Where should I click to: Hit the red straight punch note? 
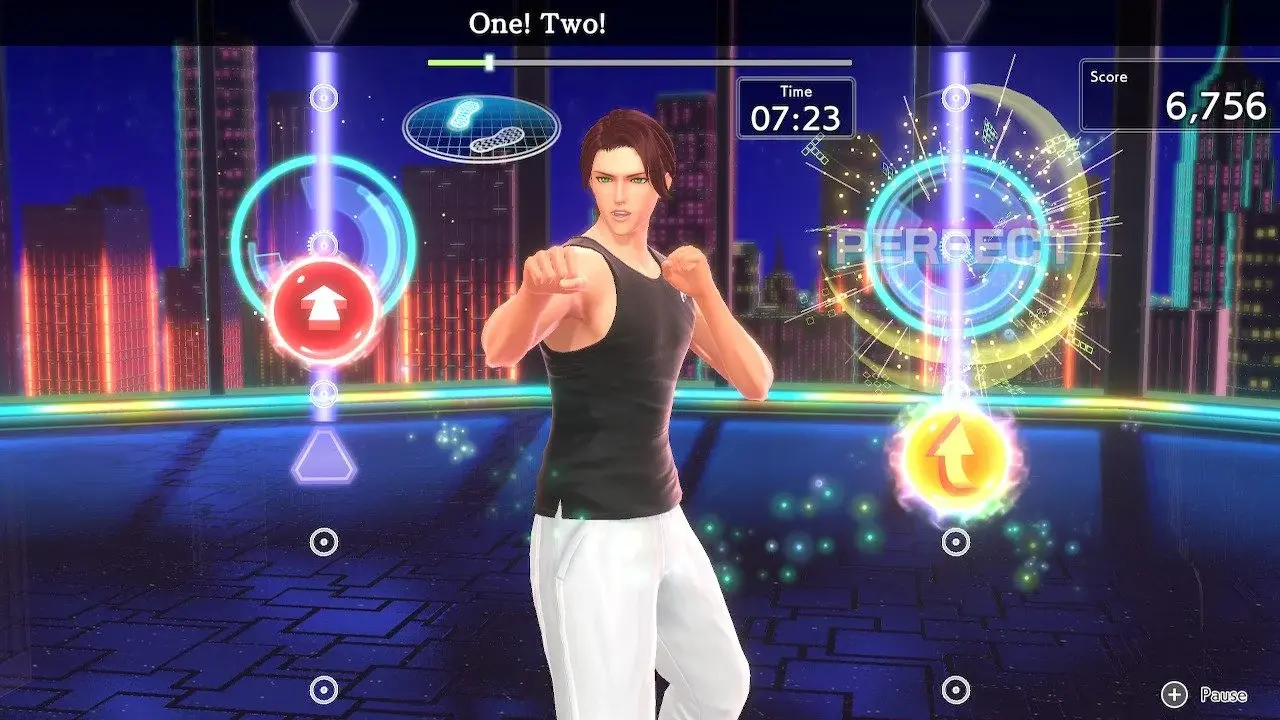coord(323,309)
